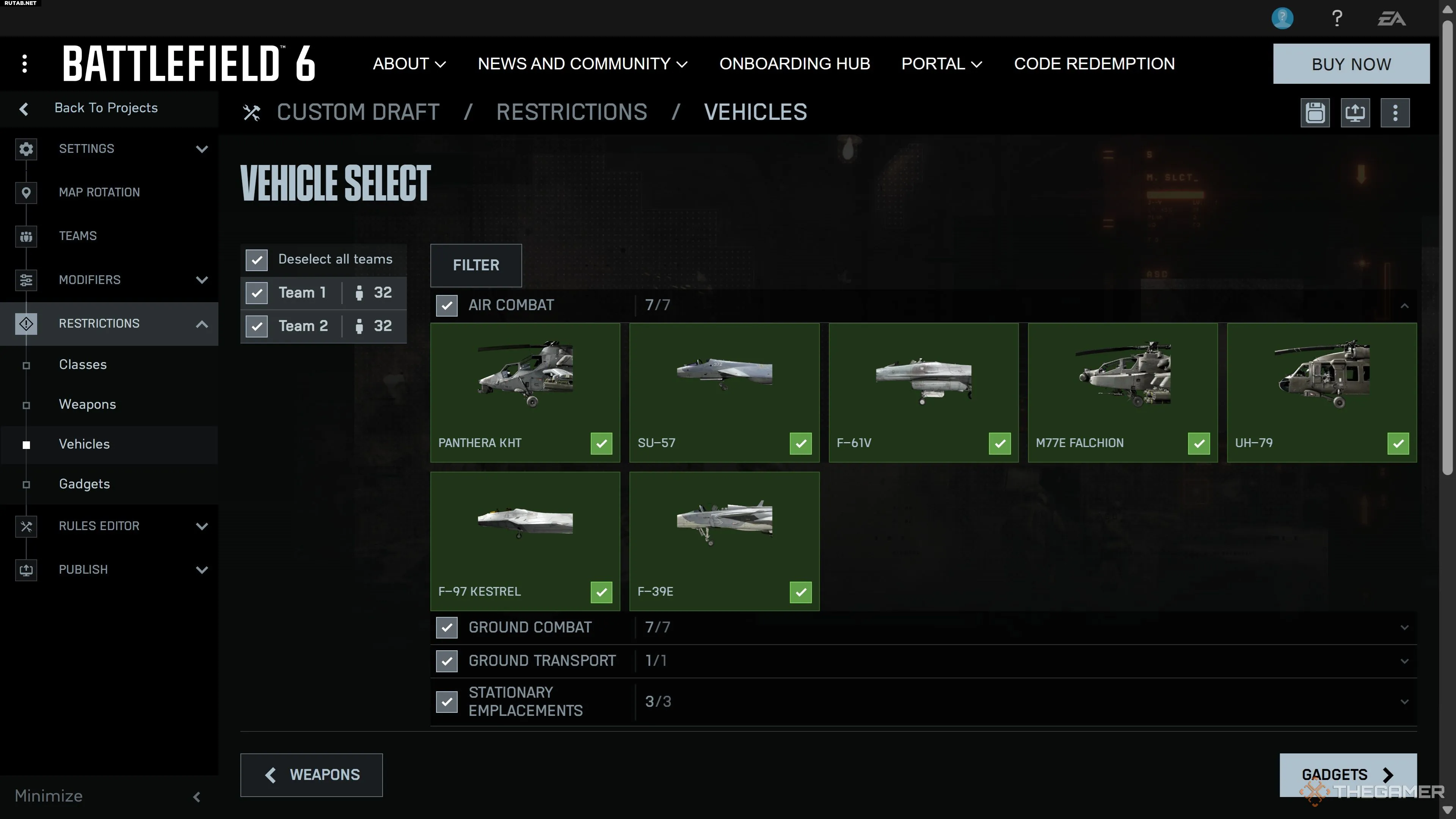
Task: Toggle the Deselect all teams checkbox
Action: [257, 260]
